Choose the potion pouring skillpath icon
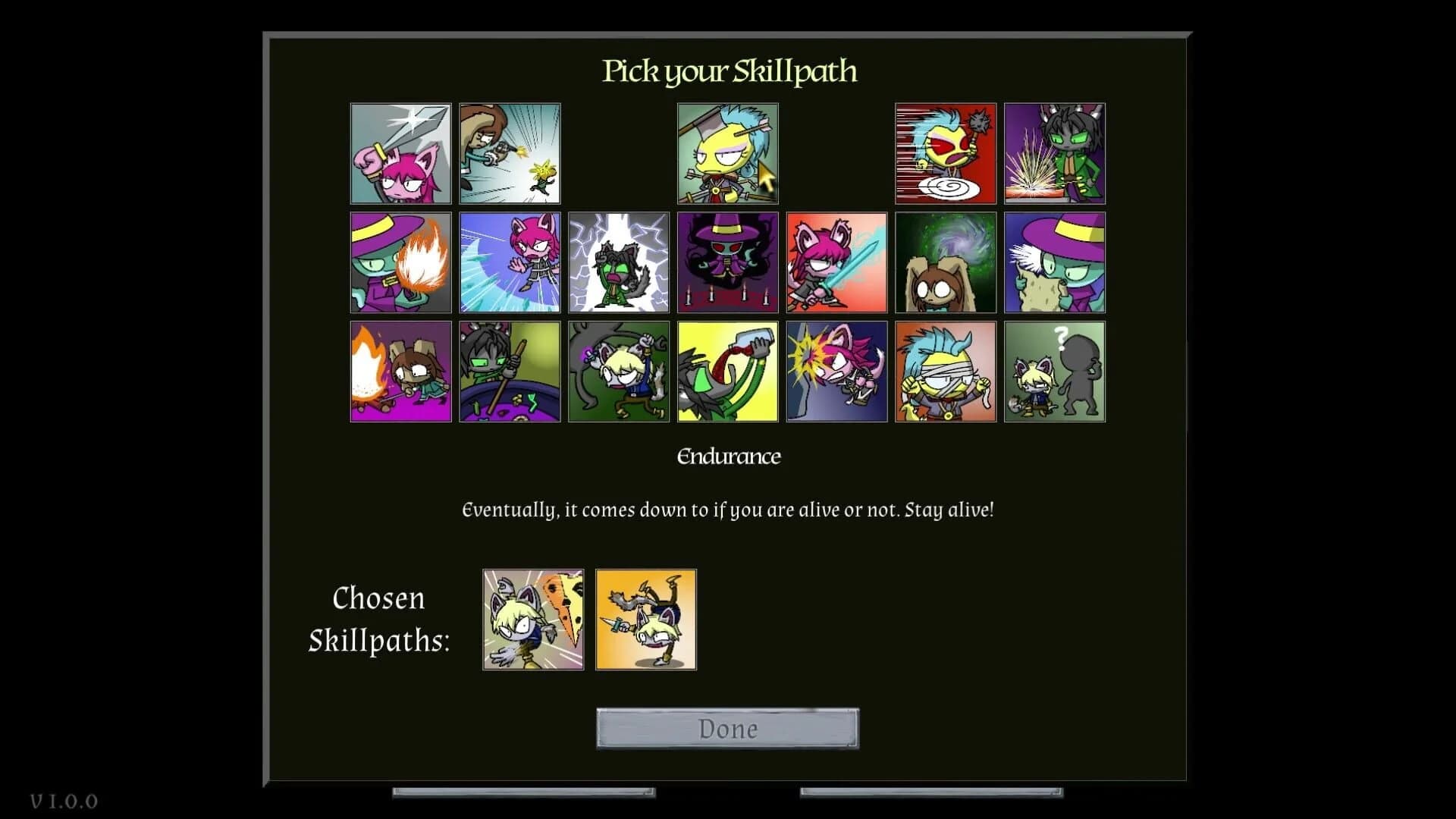1456x819 pixels. click(x=729, y=372)
